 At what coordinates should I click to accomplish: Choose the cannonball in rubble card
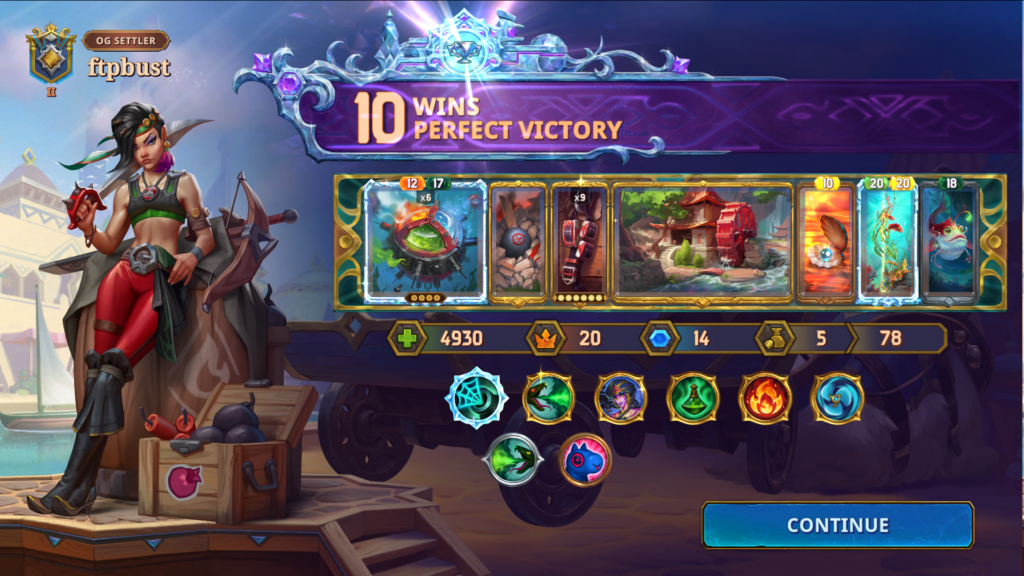pyautogui.click(x=518, y=241)
